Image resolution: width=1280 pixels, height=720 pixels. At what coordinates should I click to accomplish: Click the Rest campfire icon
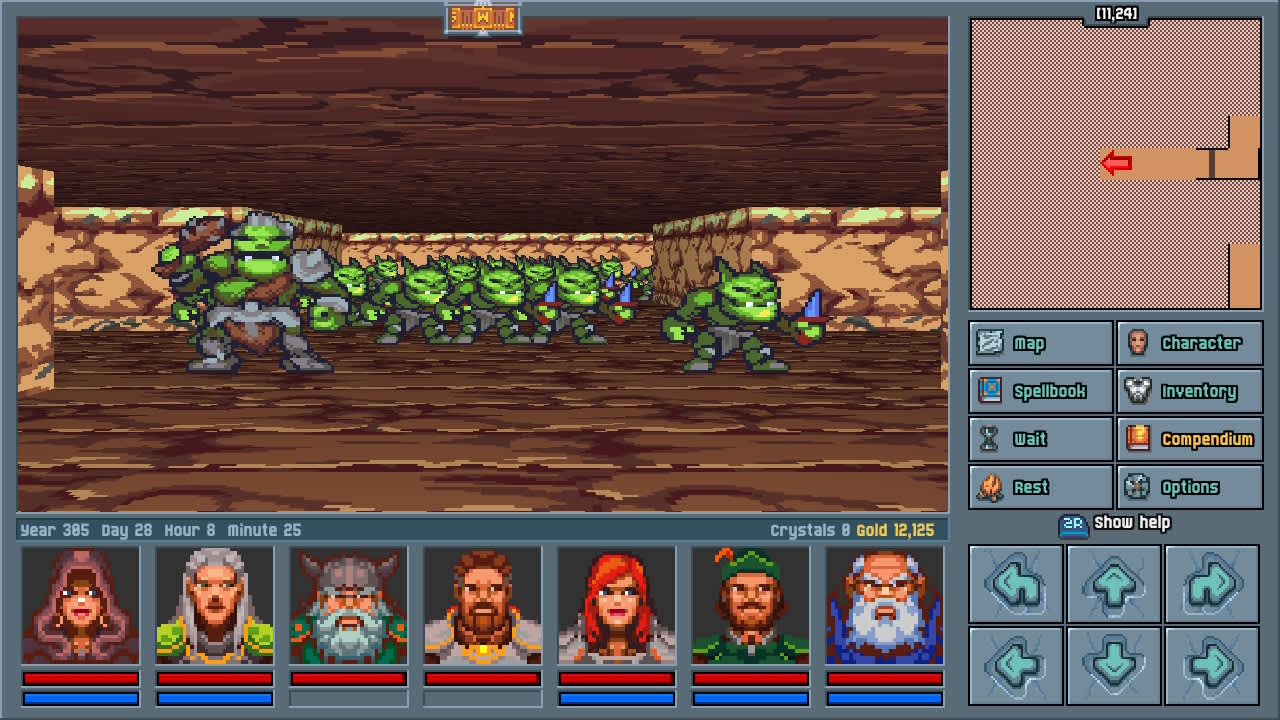coord(991,487)
